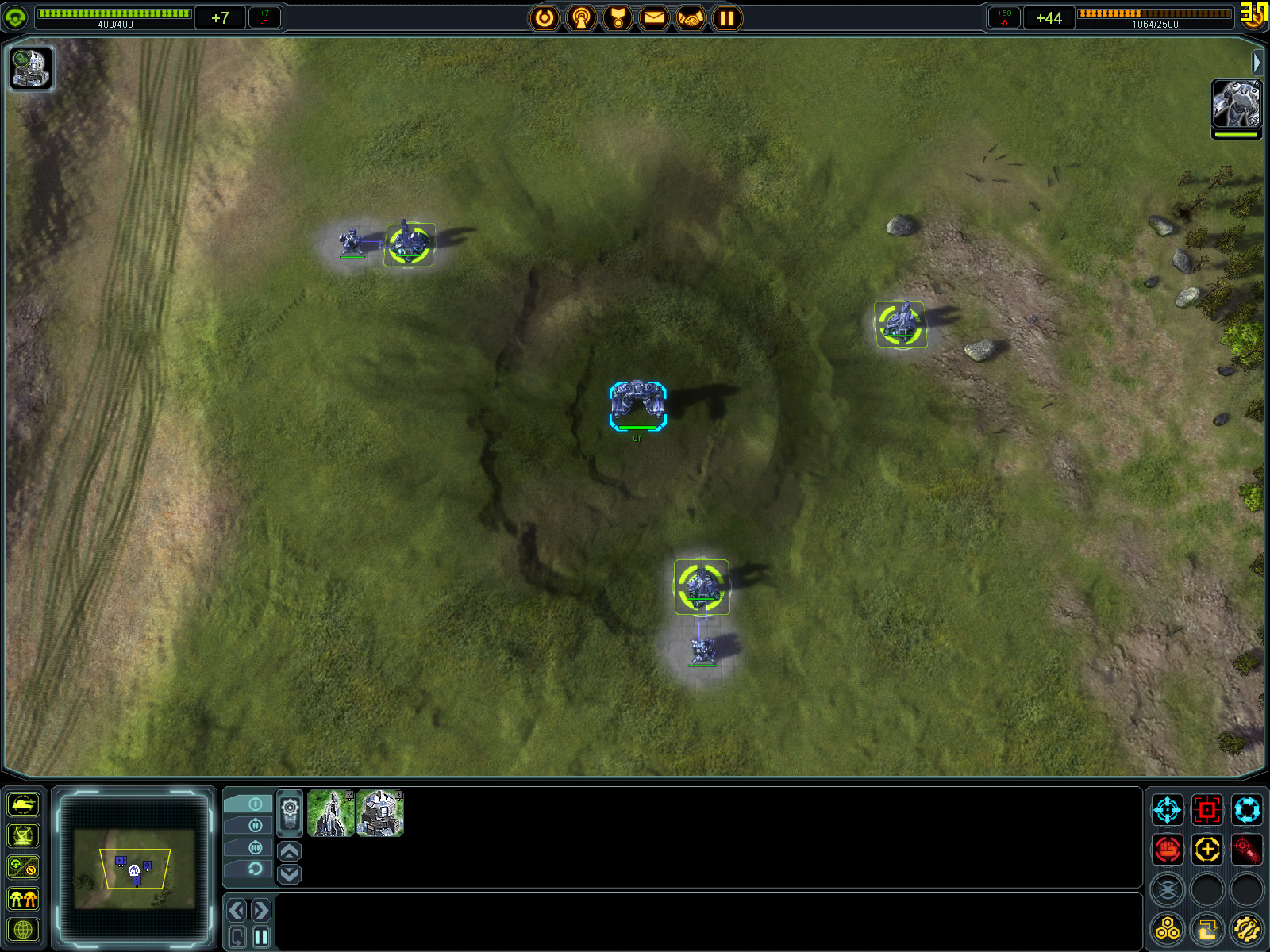
Task: Switch to the Tech 1 build tab
Action: coord(248,804)
